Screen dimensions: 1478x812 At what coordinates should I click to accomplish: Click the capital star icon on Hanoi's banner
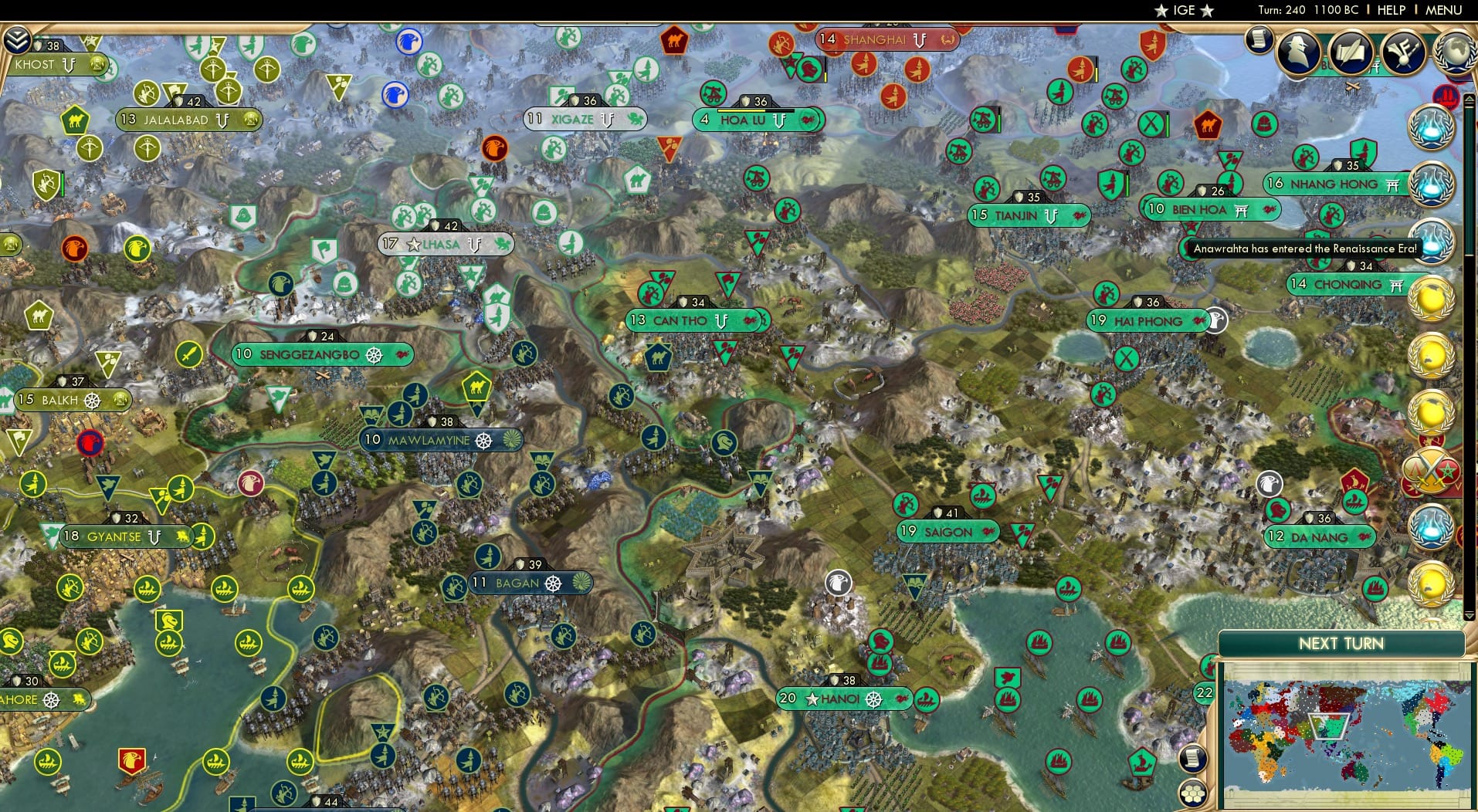[812, 701]
